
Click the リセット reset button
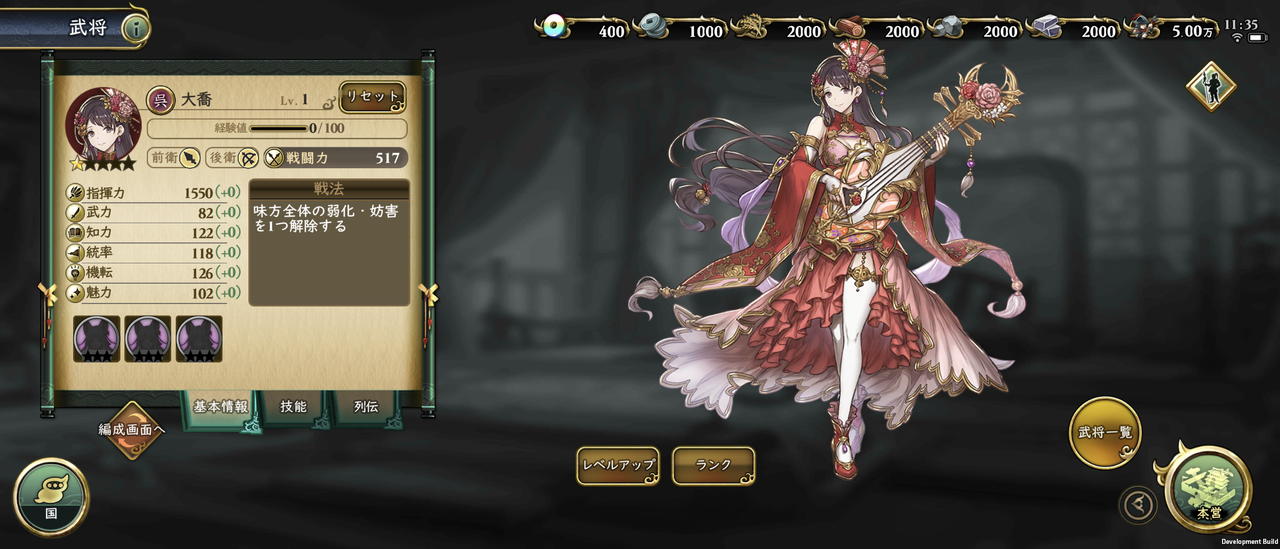coord(372,97)
